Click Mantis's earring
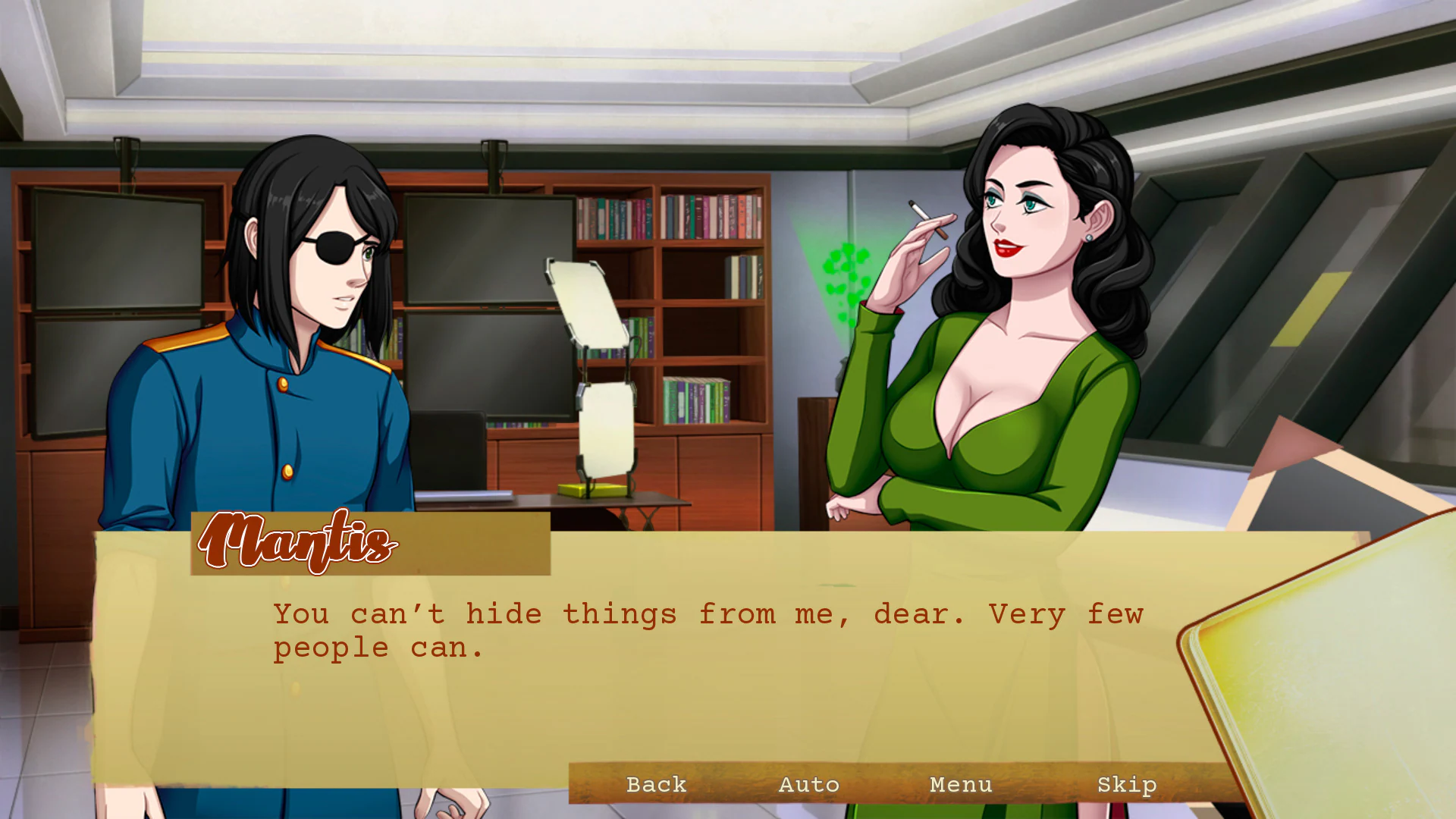The height and width of the screenshot is (819, 1456). (x=1090, y=237)
